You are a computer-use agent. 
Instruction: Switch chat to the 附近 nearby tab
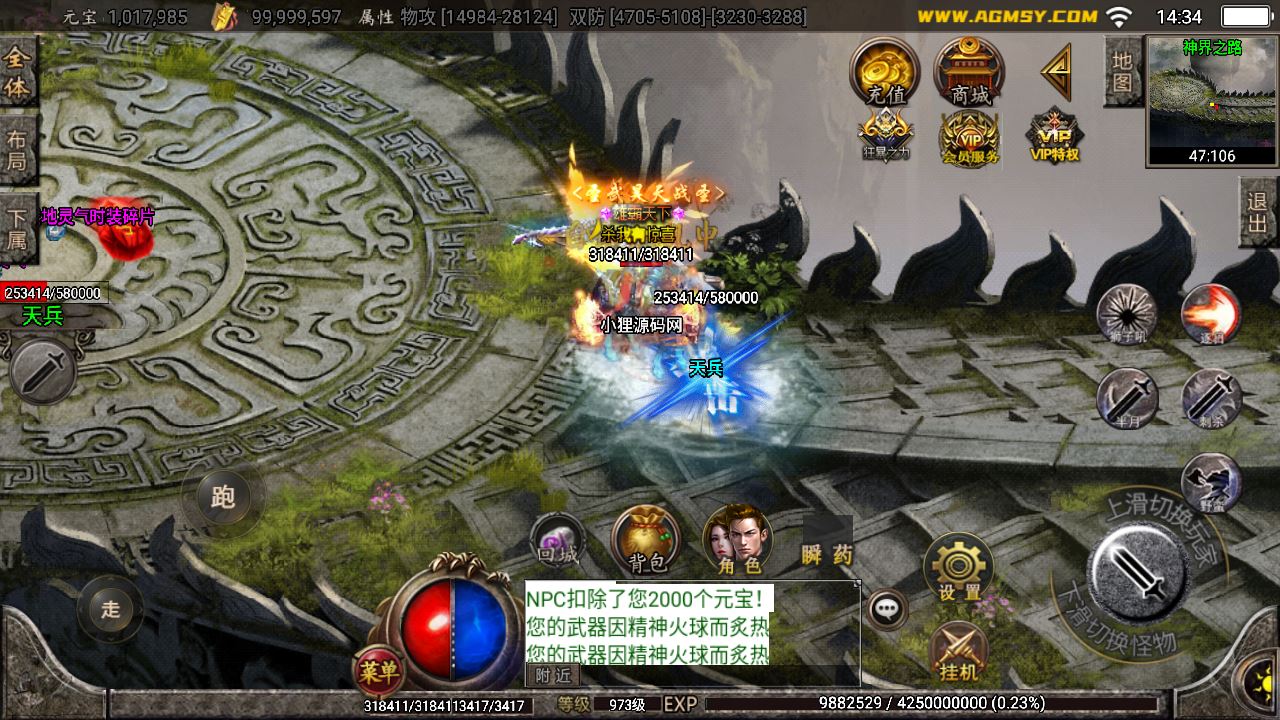pos(552,676)
